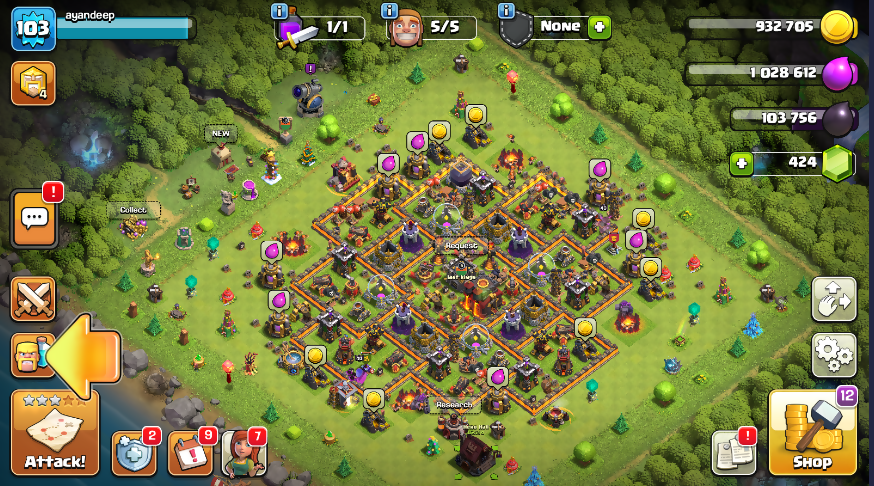Image resolution: width=874 pixels, height=486 pixels.
Task: Enter village layout edit mode
Action: [833, 299]
